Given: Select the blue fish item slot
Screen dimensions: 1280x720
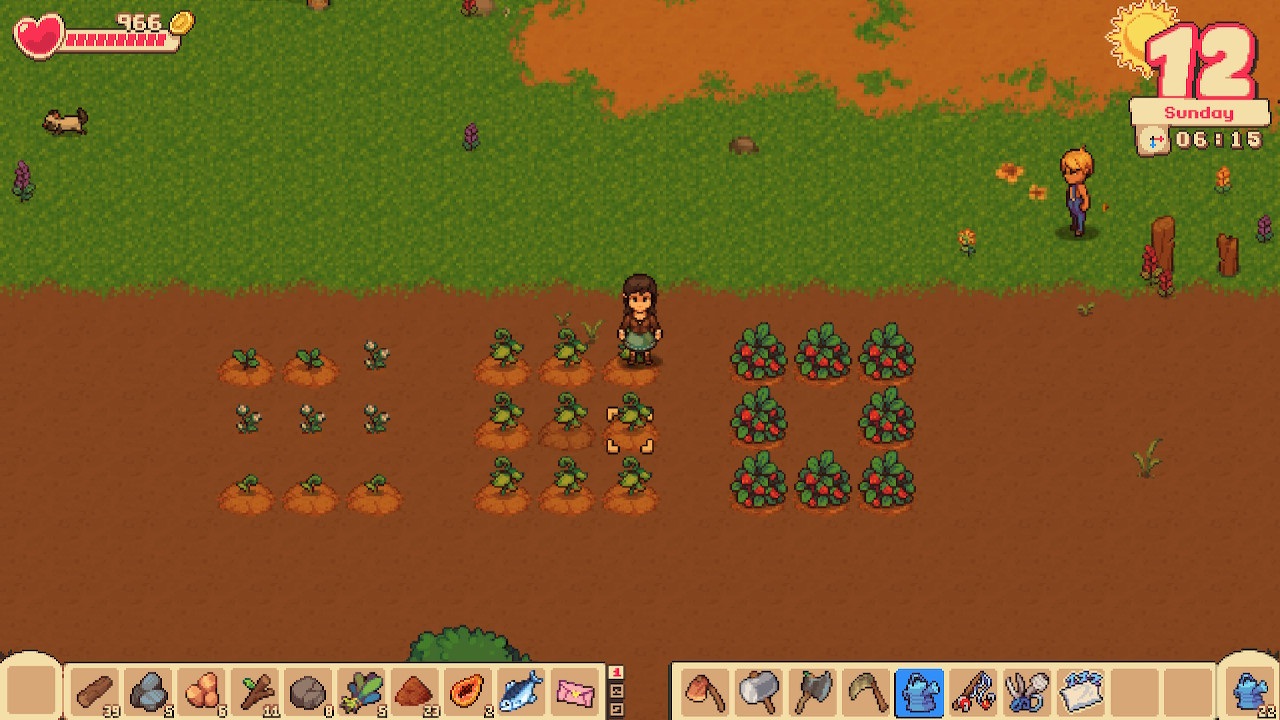Looking at the screenshot, I should click(x=520, y=691).
